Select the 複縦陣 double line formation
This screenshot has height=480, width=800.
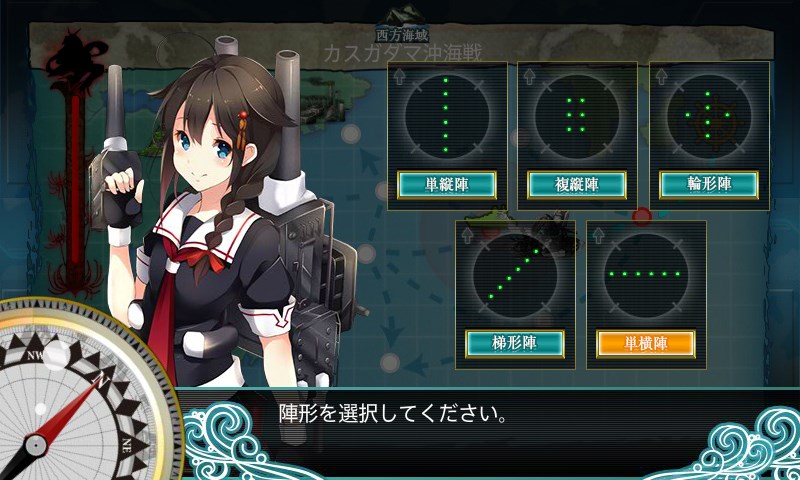point(576,184)
